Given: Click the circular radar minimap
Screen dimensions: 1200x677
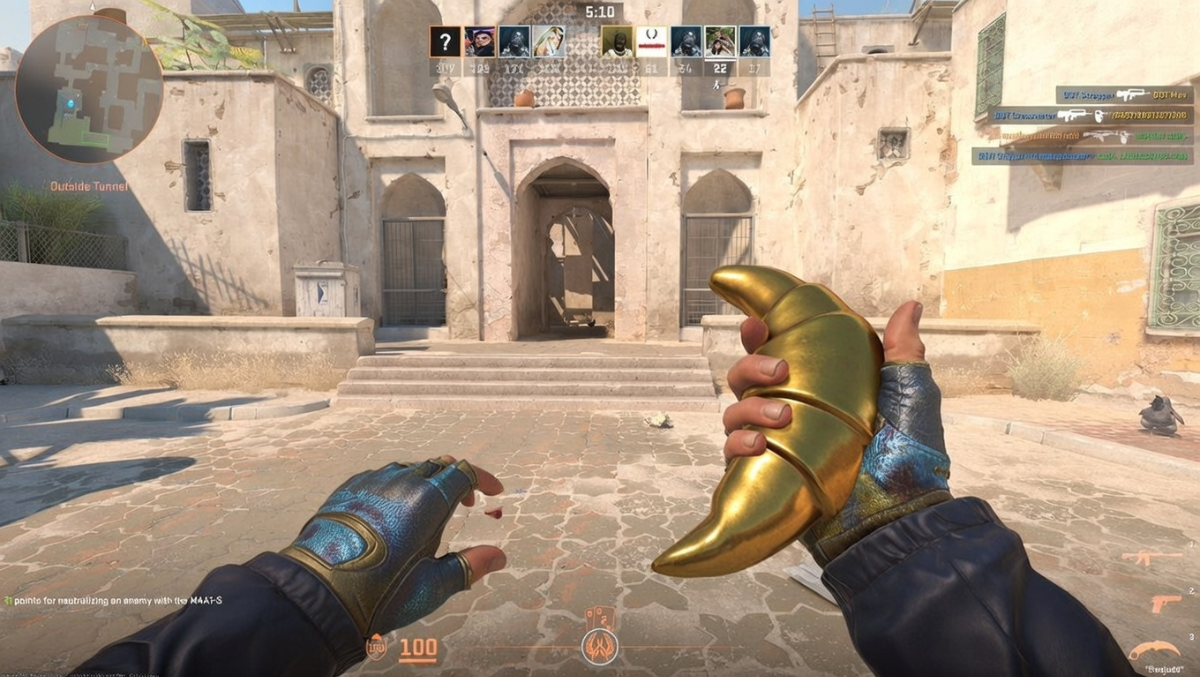Looking at the screenshot, I should pos(88,89).
